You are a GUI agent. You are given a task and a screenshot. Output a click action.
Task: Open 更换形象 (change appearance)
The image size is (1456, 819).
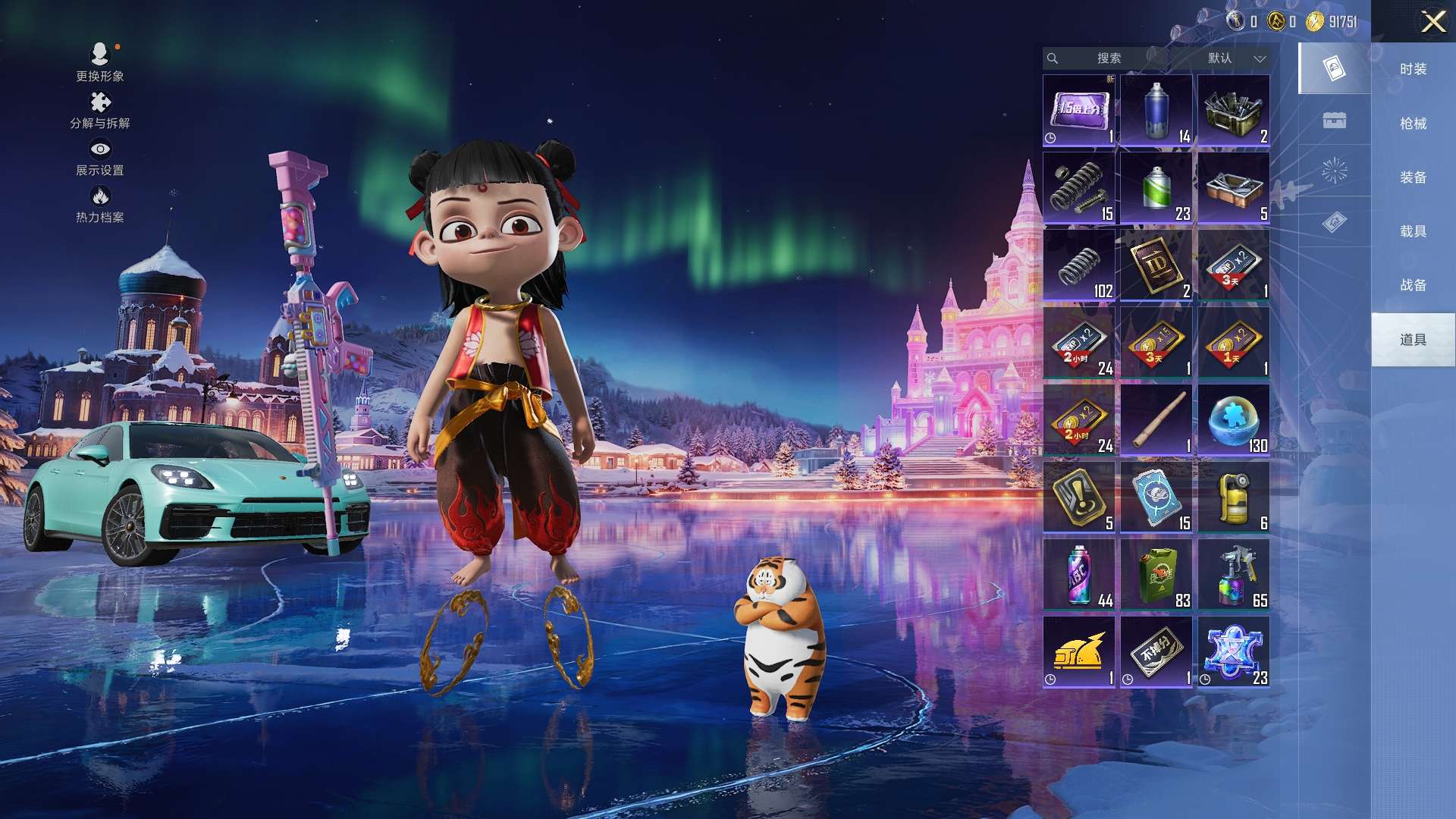(x=100, y=62)
